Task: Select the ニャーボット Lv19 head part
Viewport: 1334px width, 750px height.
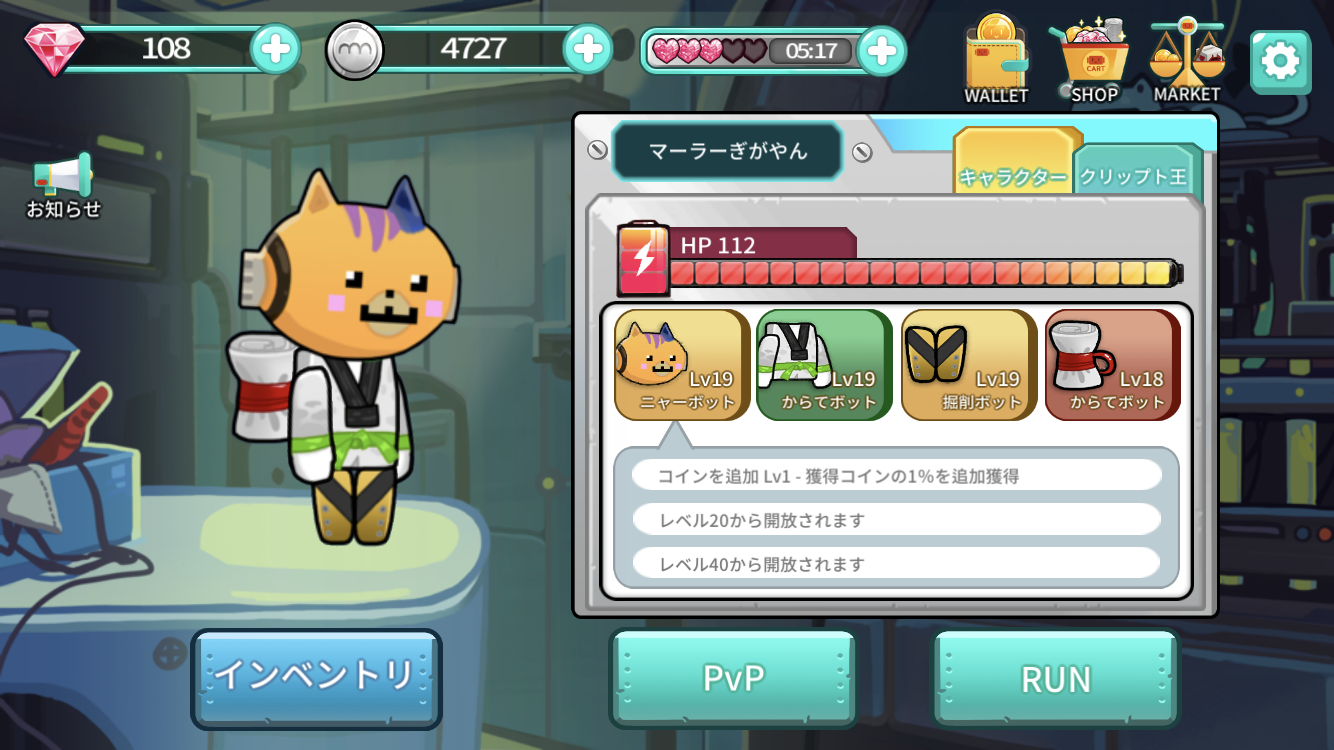Action: click(682, 364)
